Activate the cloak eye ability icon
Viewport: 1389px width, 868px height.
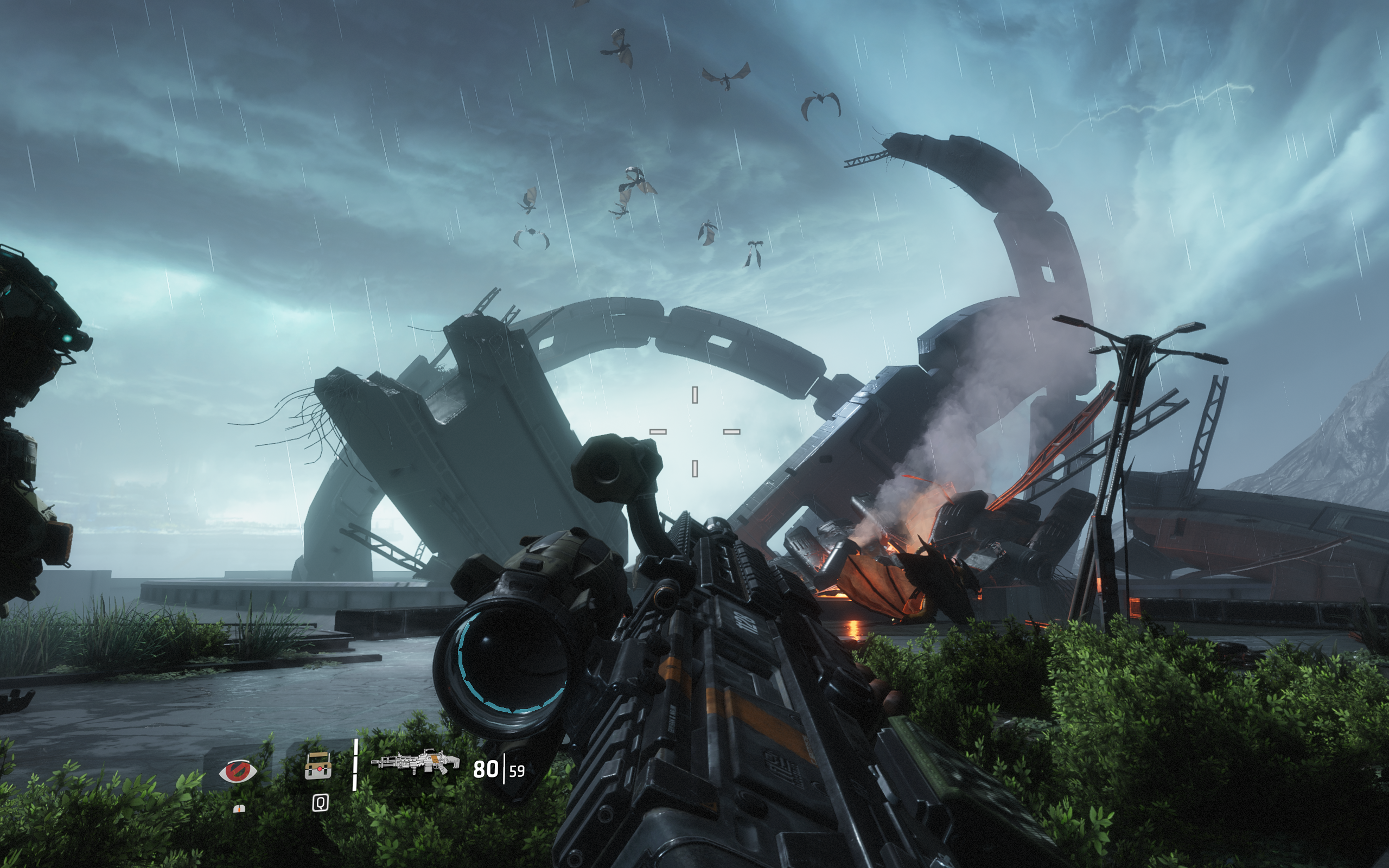(238, 771)
